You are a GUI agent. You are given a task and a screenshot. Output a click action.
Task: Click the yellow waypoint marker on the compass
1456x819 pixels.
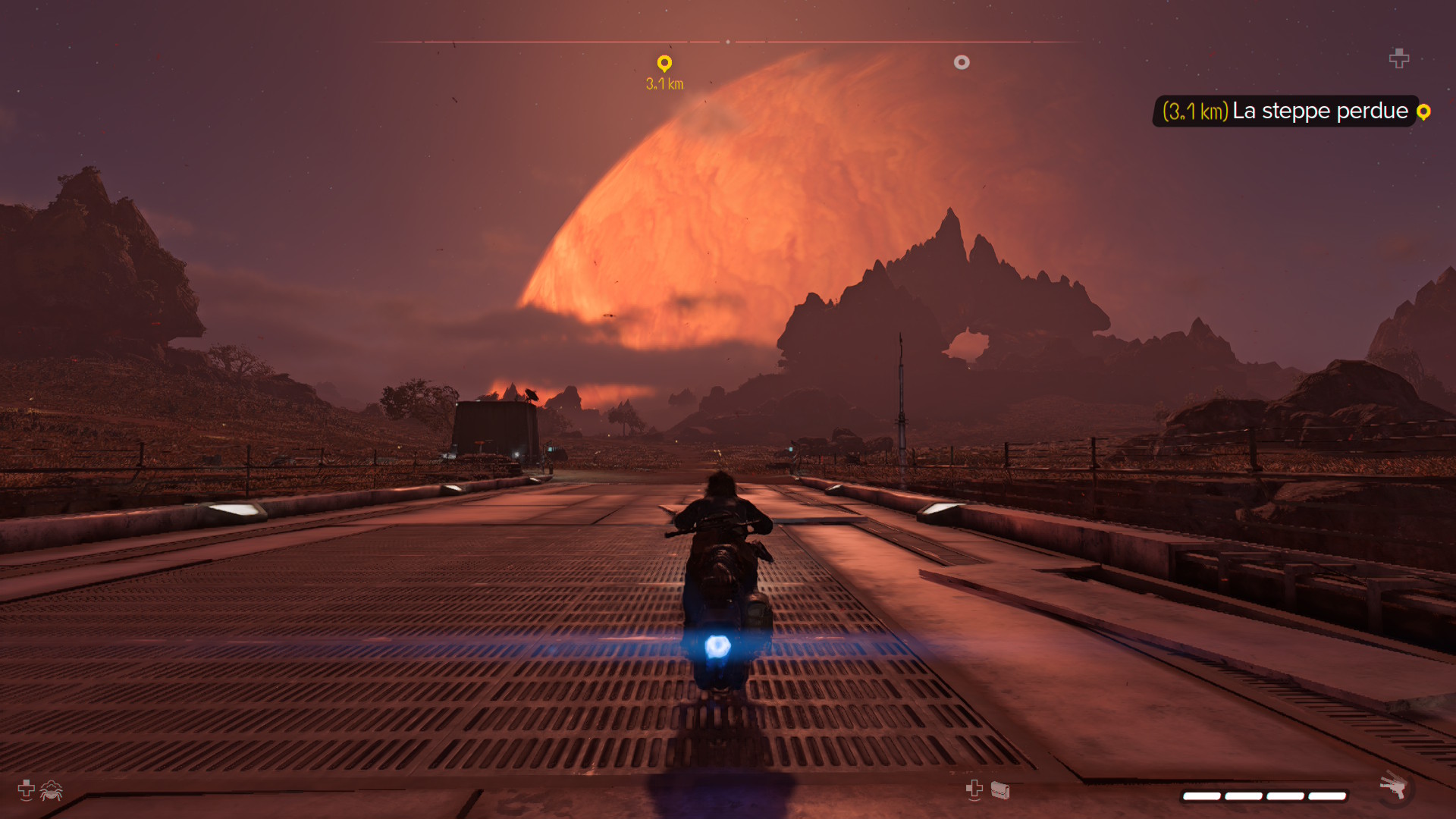pyautogui.click(x=664, y=64)
